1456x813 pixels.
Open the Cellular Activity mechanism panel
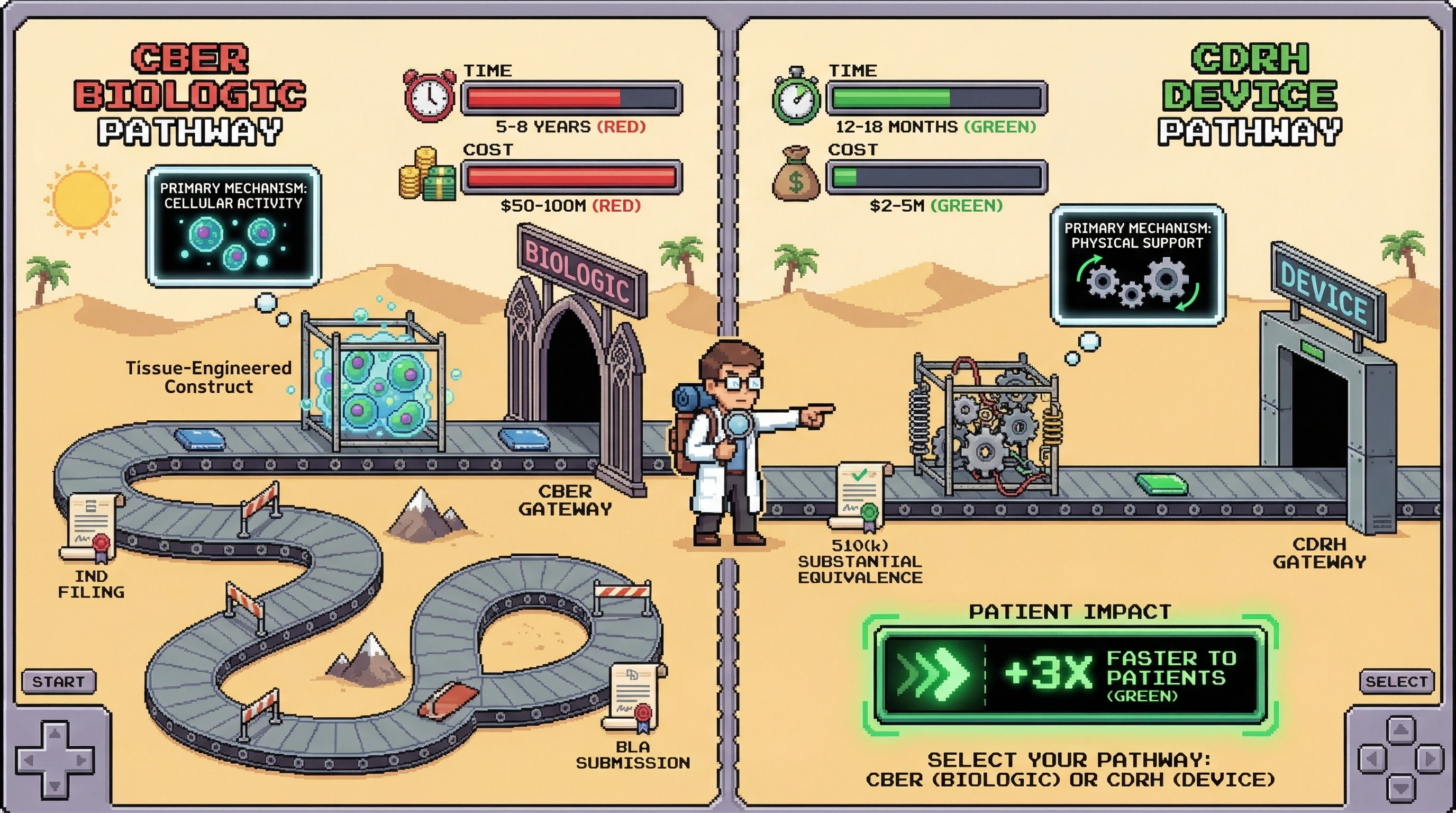click(x=233, y=225)
